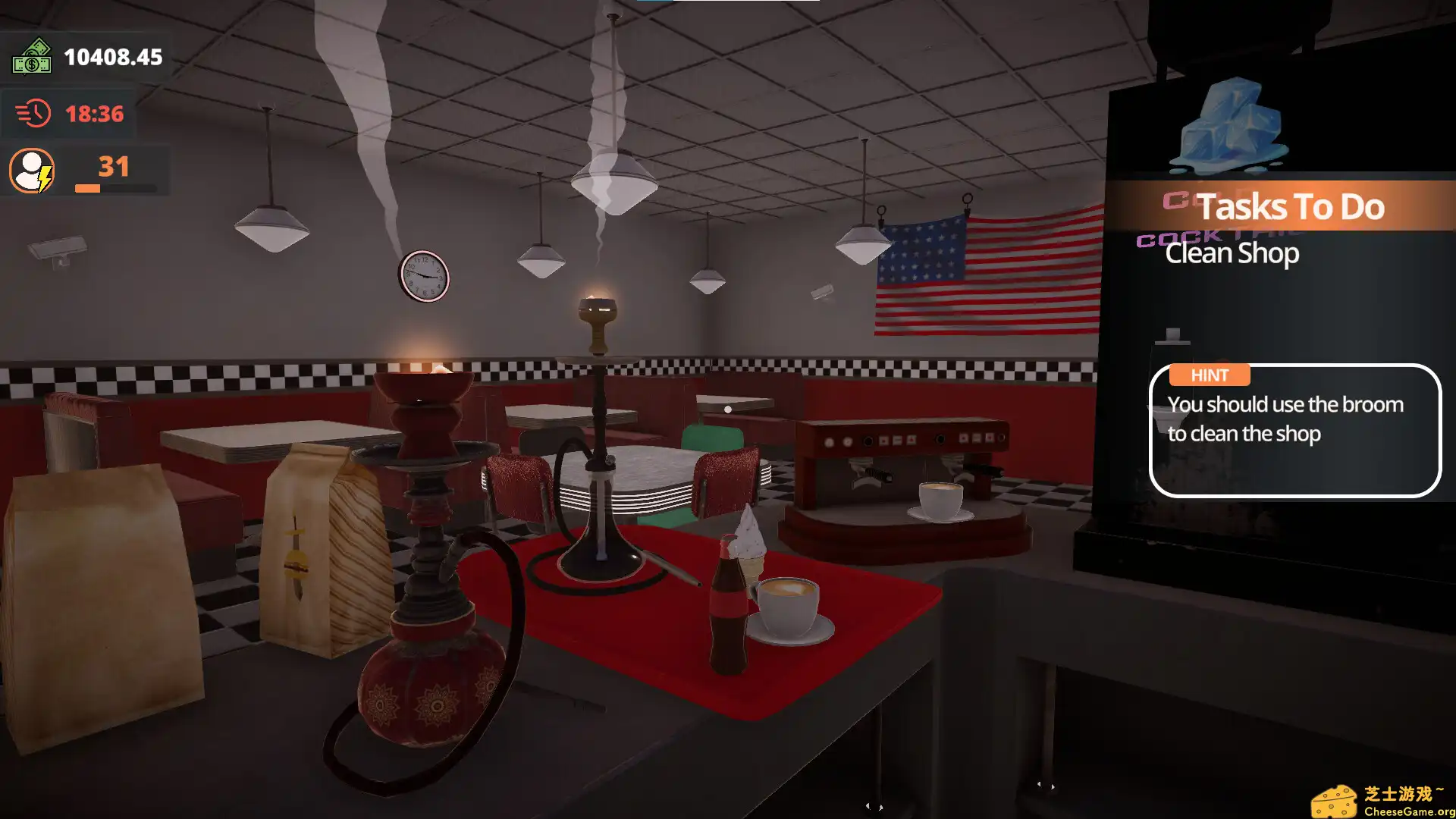Click the customer energy icon showing 31
The width and height of the screenshot is (1456, 819).
(30, 171)
